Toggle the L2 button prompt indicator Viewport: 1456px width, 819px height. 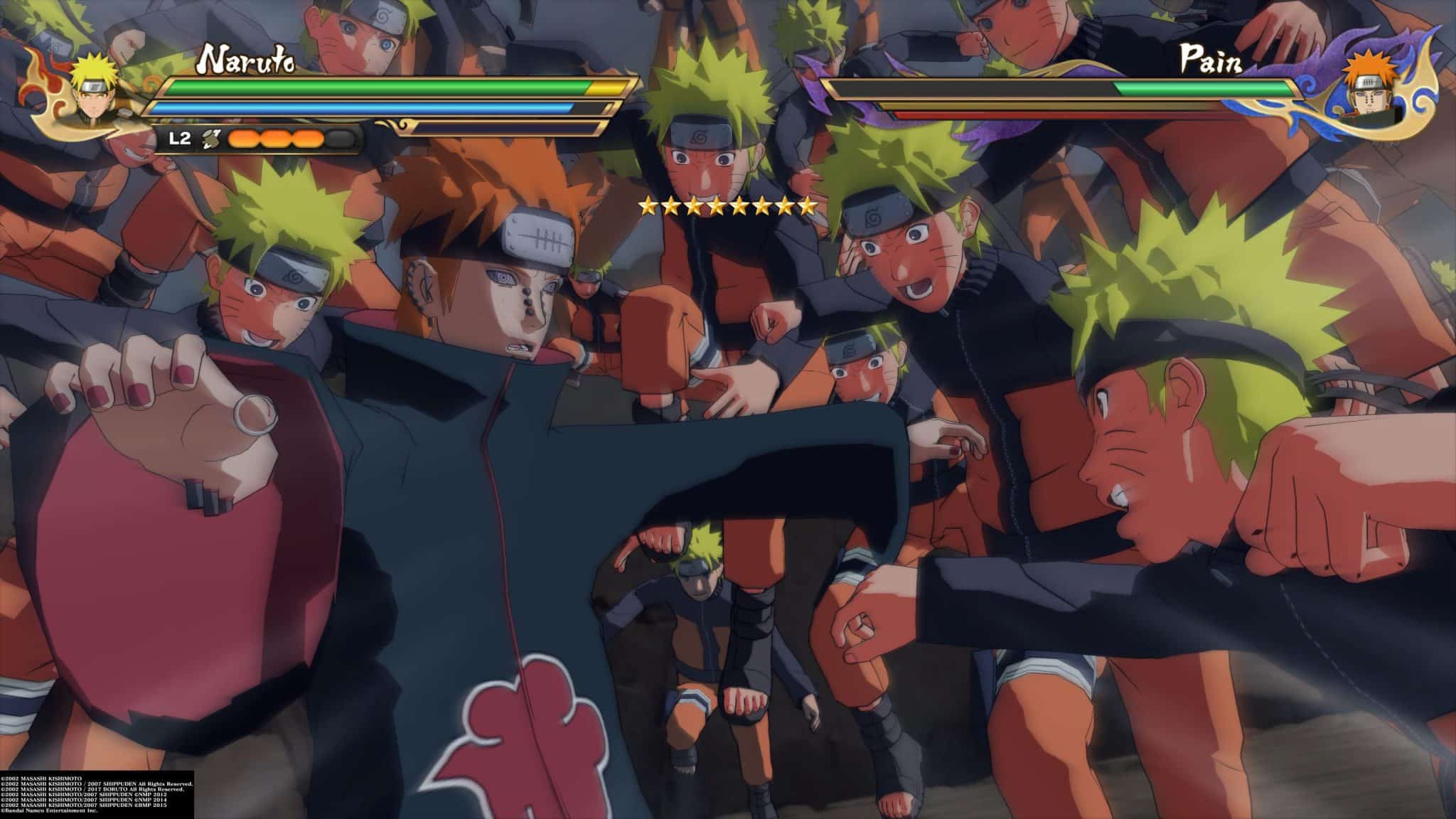[x=178, y=139]
